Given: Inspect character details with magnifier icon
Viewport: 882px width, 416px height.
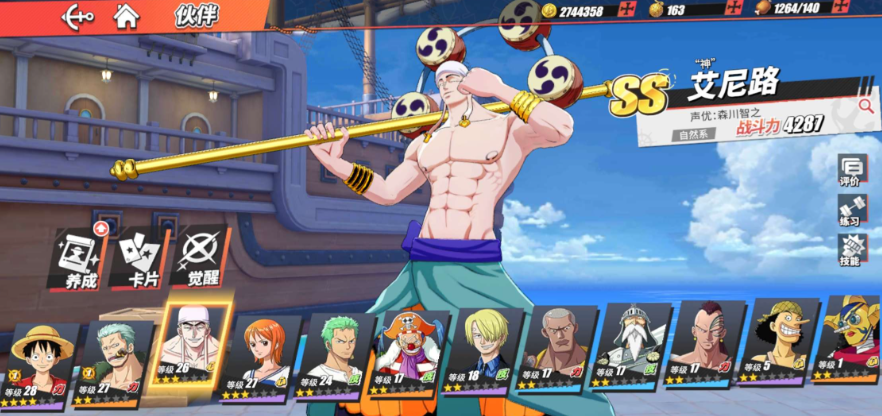Looking at the screenshot, I should coord(865,104).
